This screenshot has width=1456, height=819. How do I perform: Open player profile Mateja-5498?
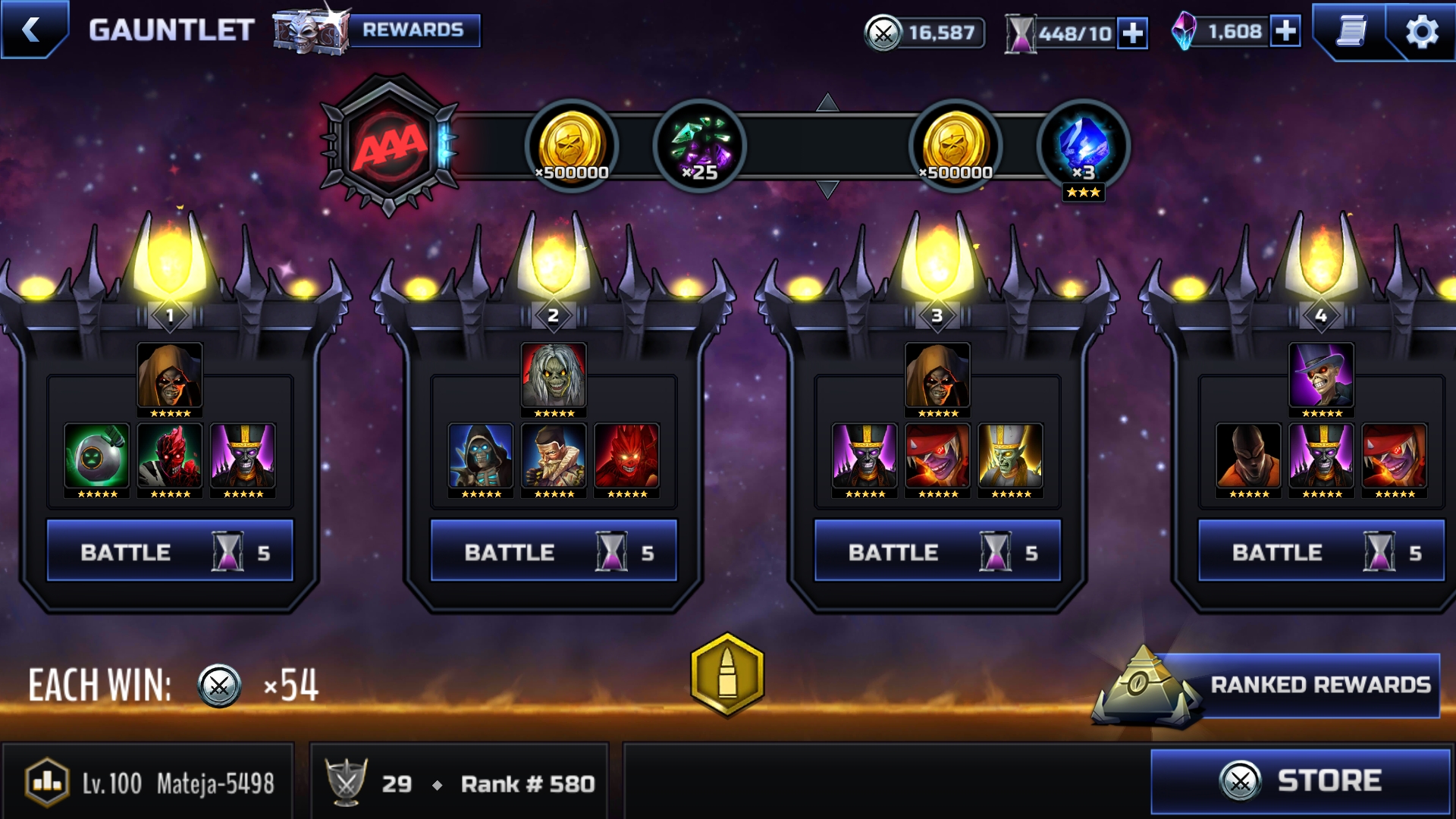point(149,783)
